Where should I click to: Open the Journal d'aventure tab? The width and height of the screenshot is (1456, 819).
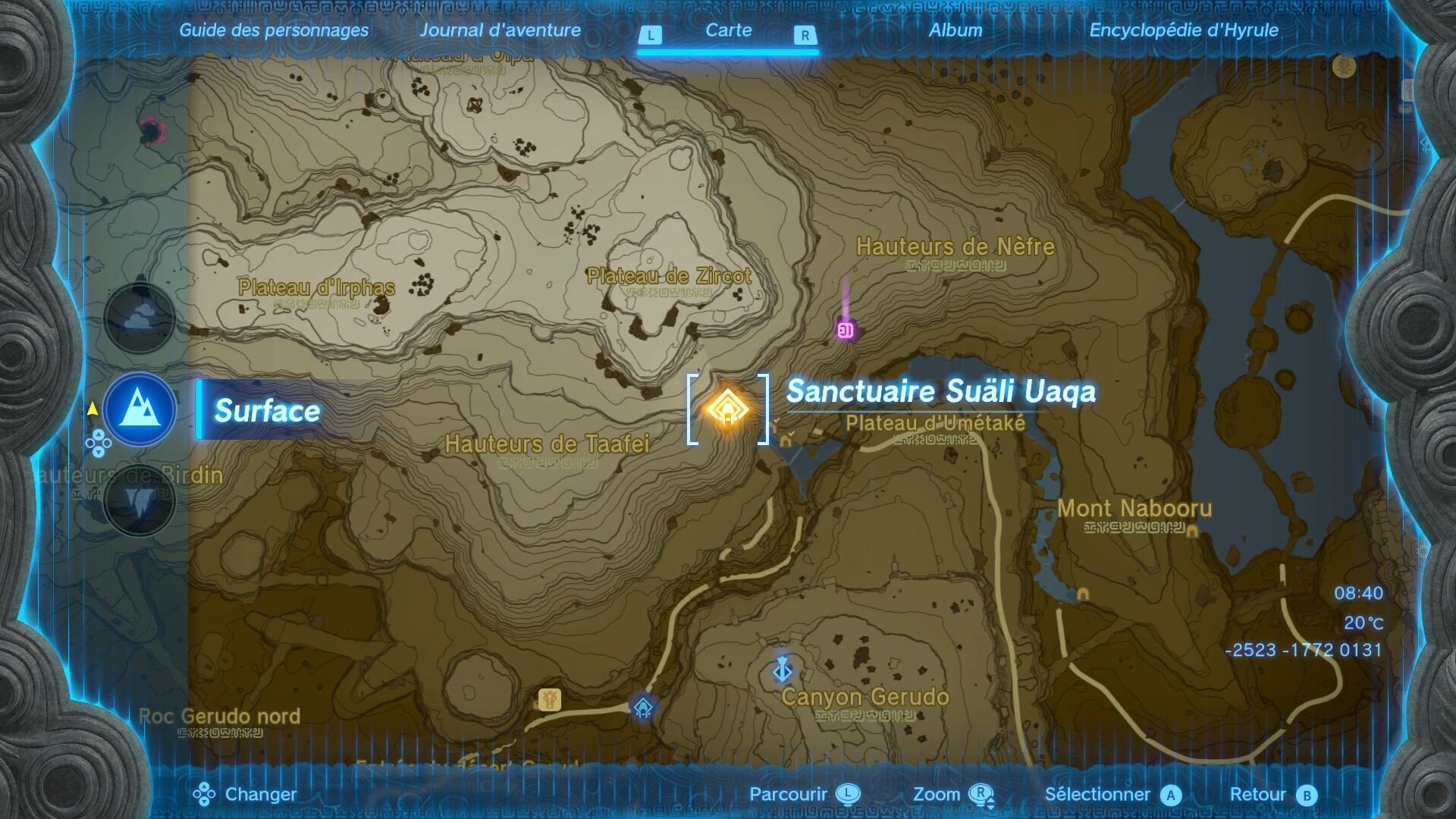point(501,30)
